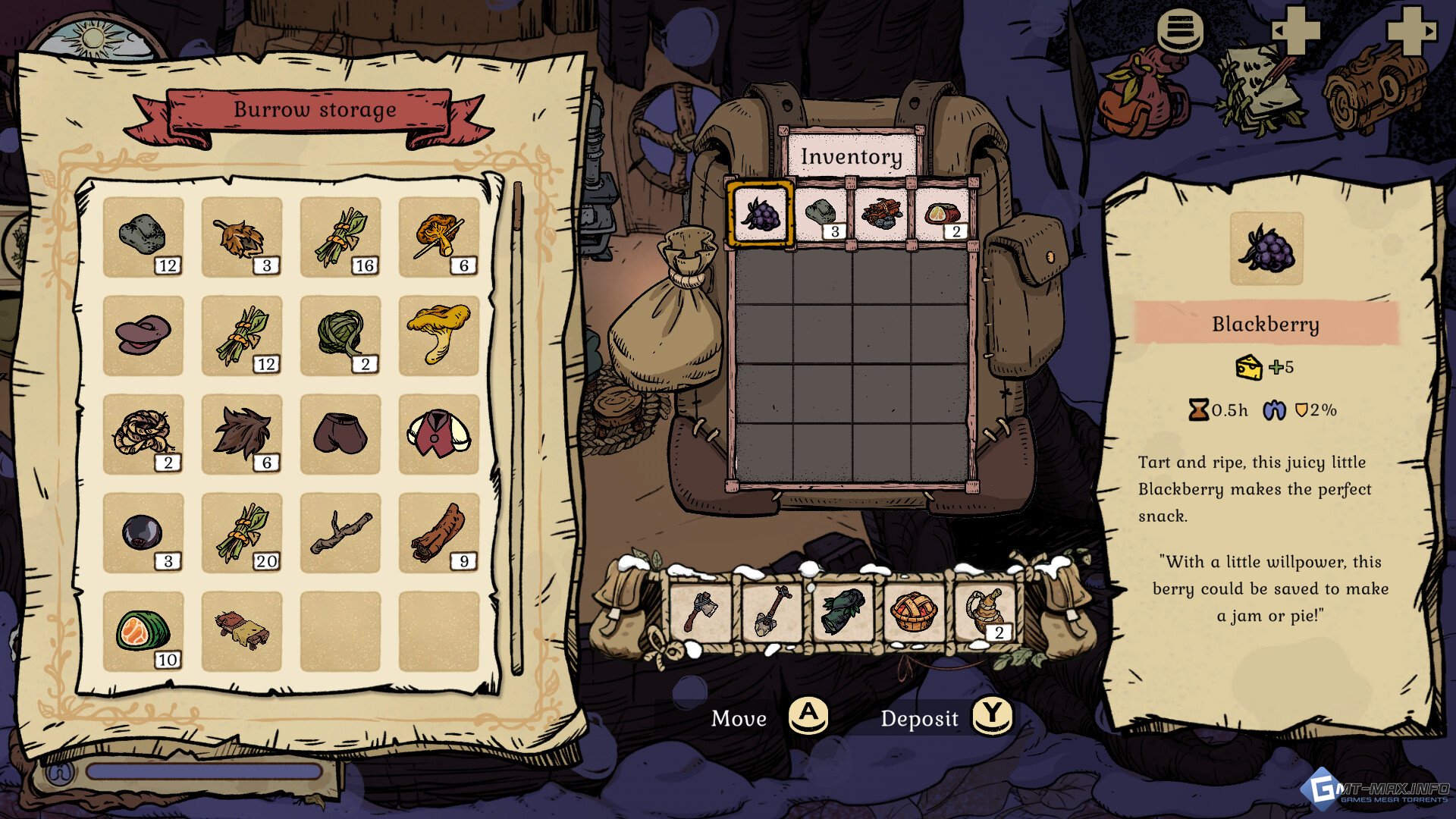Choose the shovel in the tool belt
The image size is (1456, 819).
coord(772,611)
